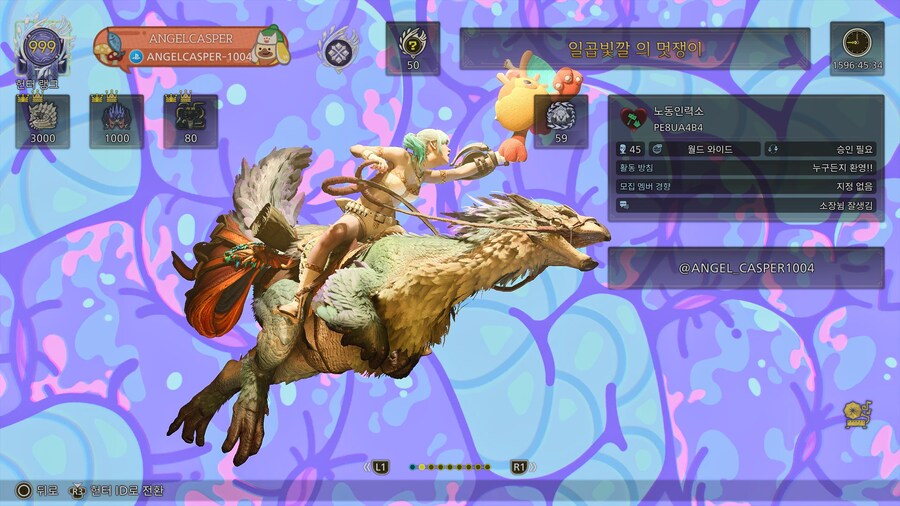Click the profile page indicator dots
The width and height of the screenshot is (900, 506).
(x=450, y=467)
